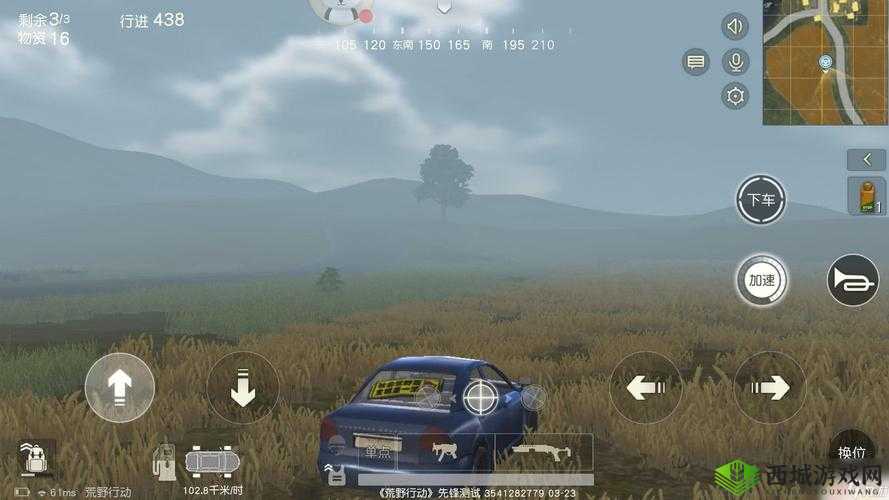Steer left with the left arrow
889x500 pixels.
(645, 387)
